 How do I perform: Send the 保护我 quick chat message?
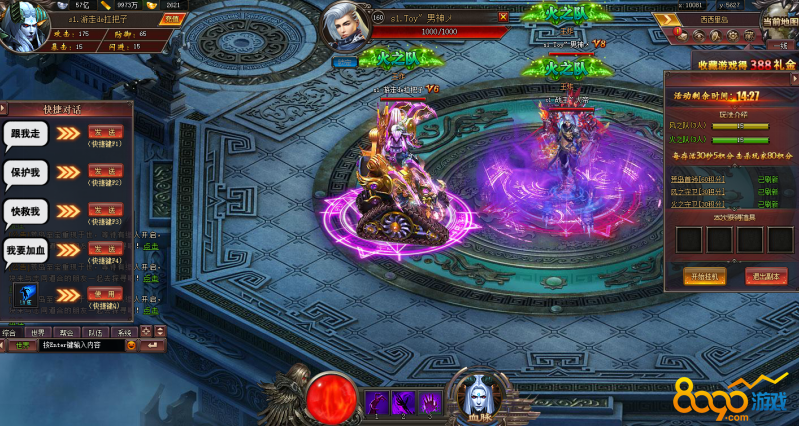coord(105,171)
